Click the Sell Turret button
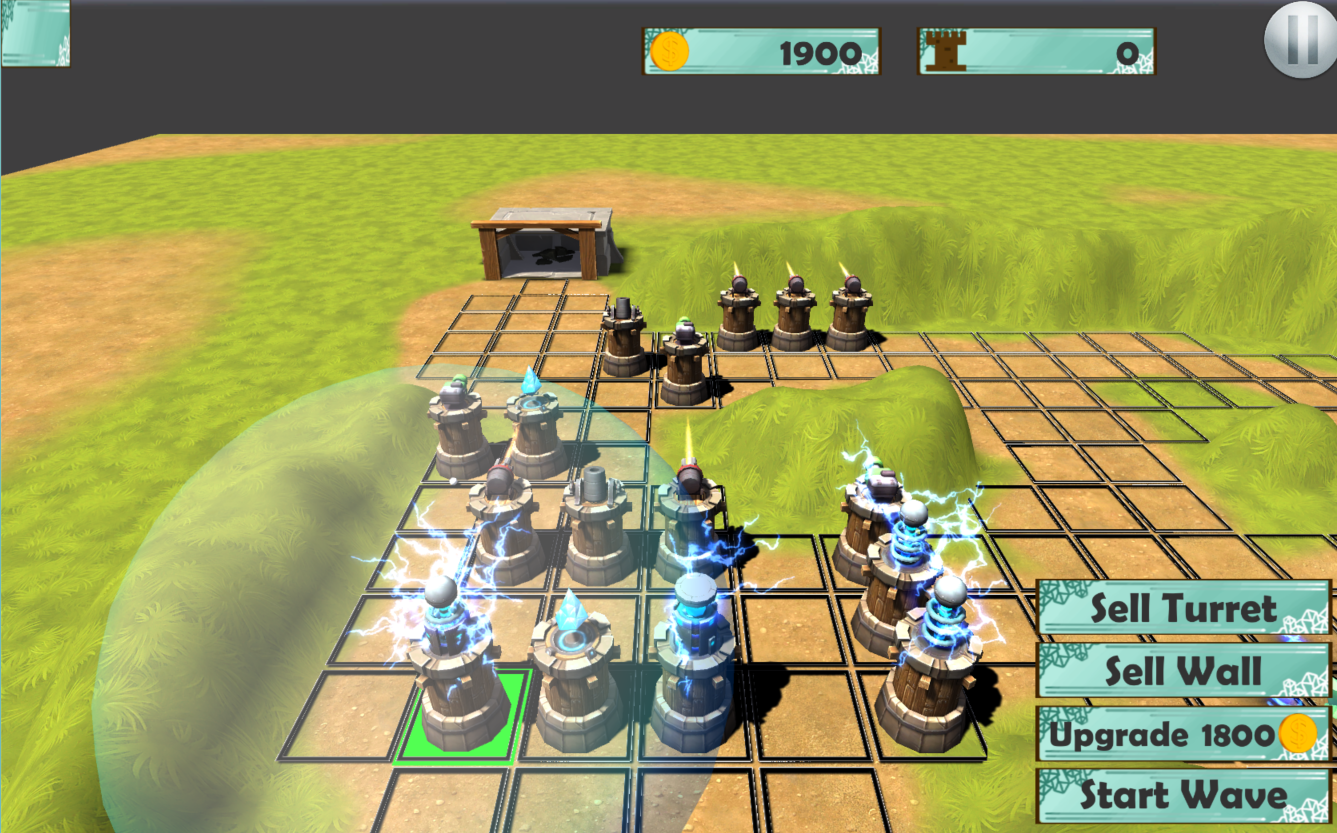1337x833 pixels. (1183, 608)
